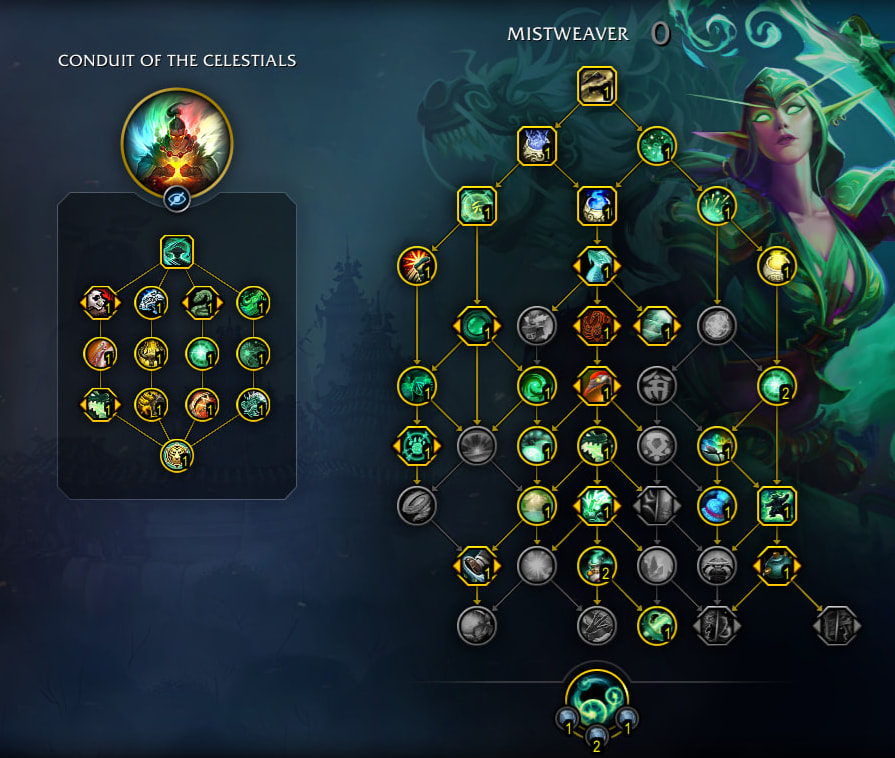Choose the skull with red hair choice node
Screen dimensions: 895x758
(100, 302)
